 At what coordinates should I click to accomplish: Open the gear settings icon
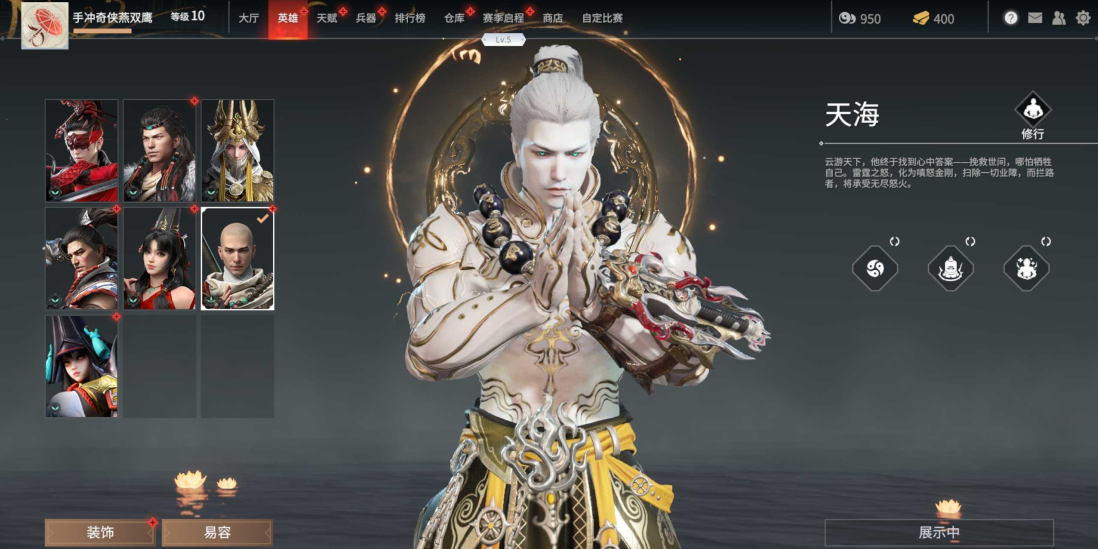[x=1082, y=18]
